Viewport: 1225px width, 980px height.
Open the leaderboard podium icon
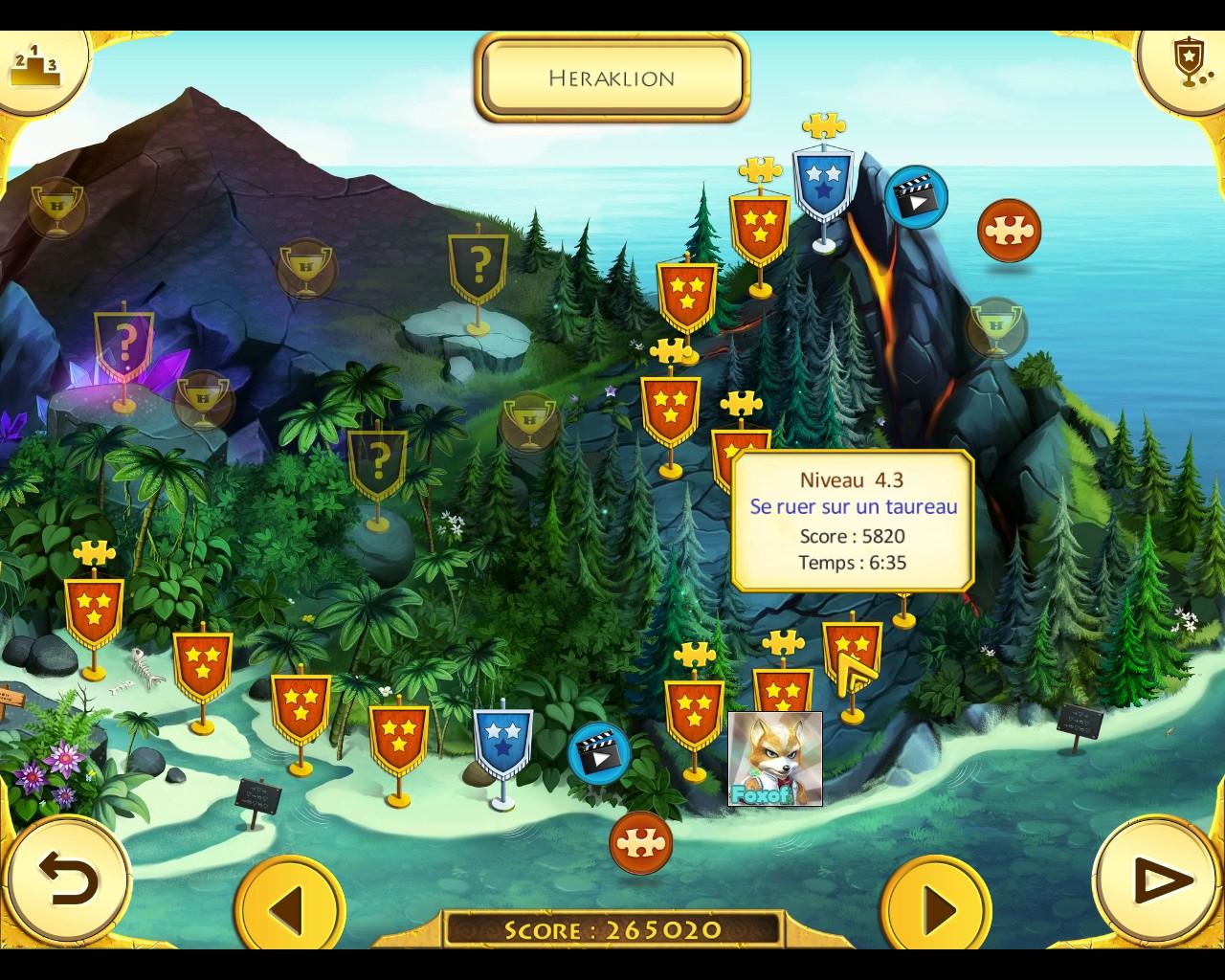click(x=35, y=65)
